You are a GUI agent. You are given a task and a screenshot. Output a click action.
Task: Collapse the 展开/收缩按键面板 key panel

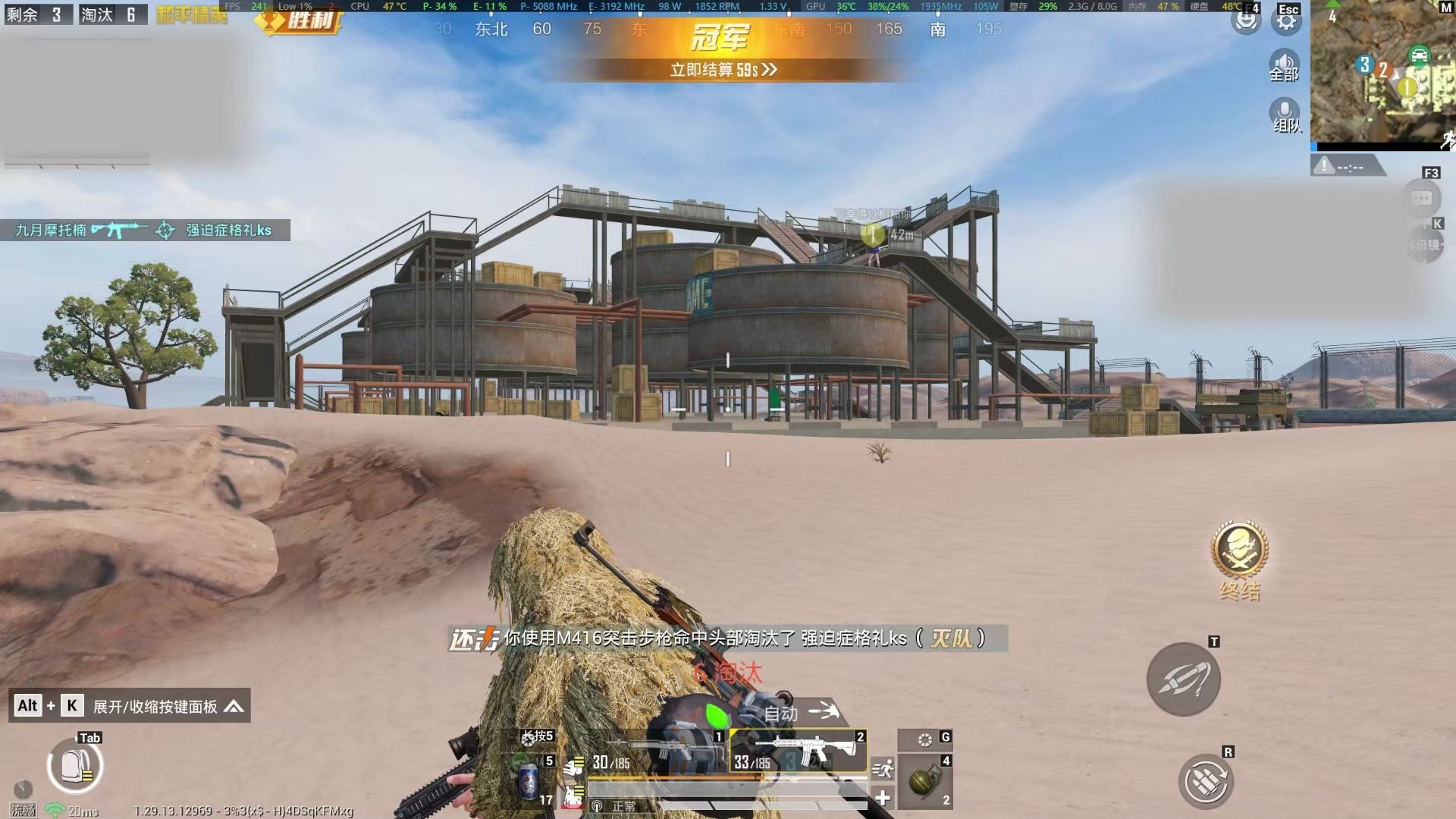(234, 707)
